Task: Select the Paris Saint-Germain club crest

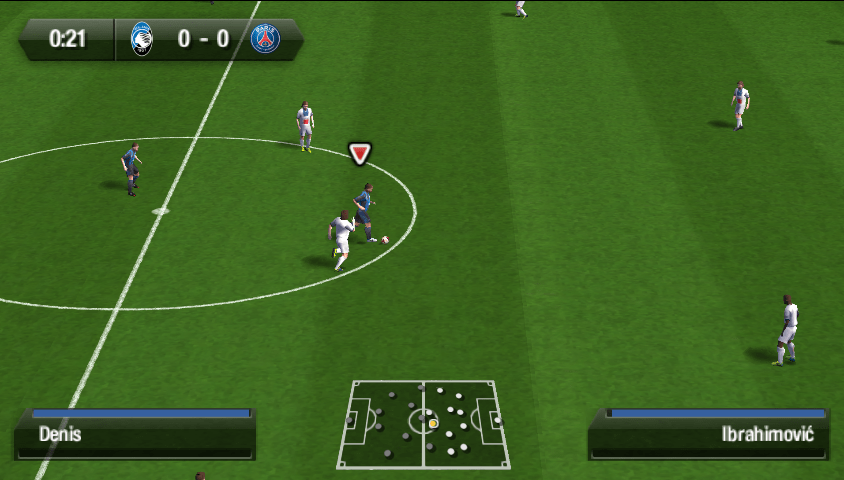Action: tap(265, 39)
